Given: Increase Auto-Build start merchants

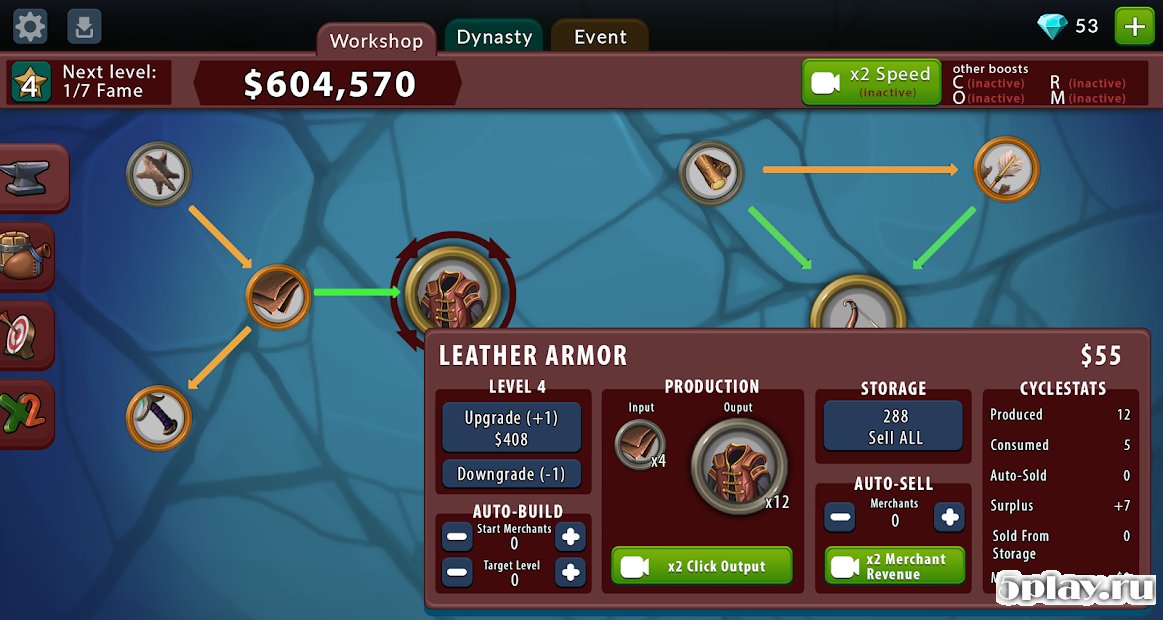Looking at the screenshot, I should pyautogui.click(x=570, y=537).
